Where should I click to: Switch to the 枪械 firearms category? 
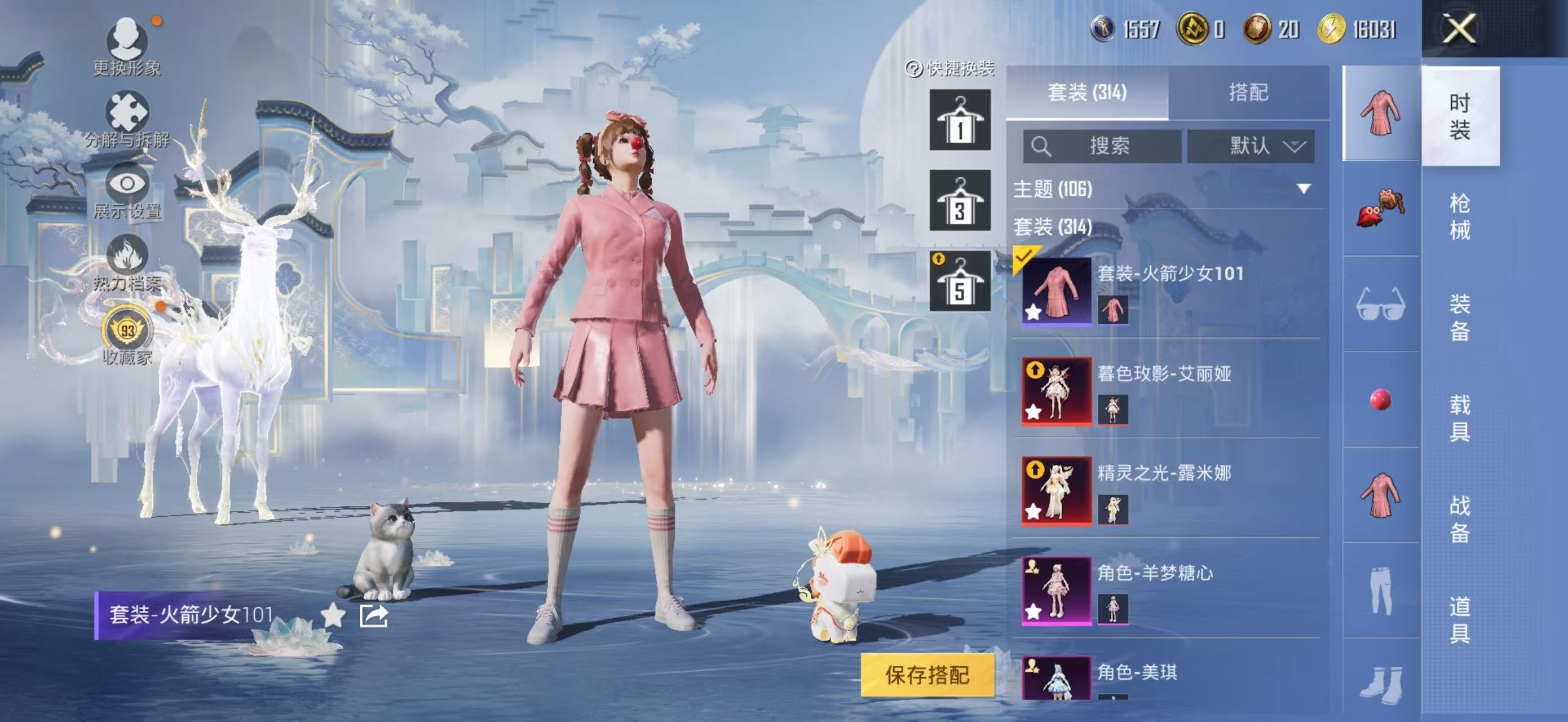[x=1460, y=216]
